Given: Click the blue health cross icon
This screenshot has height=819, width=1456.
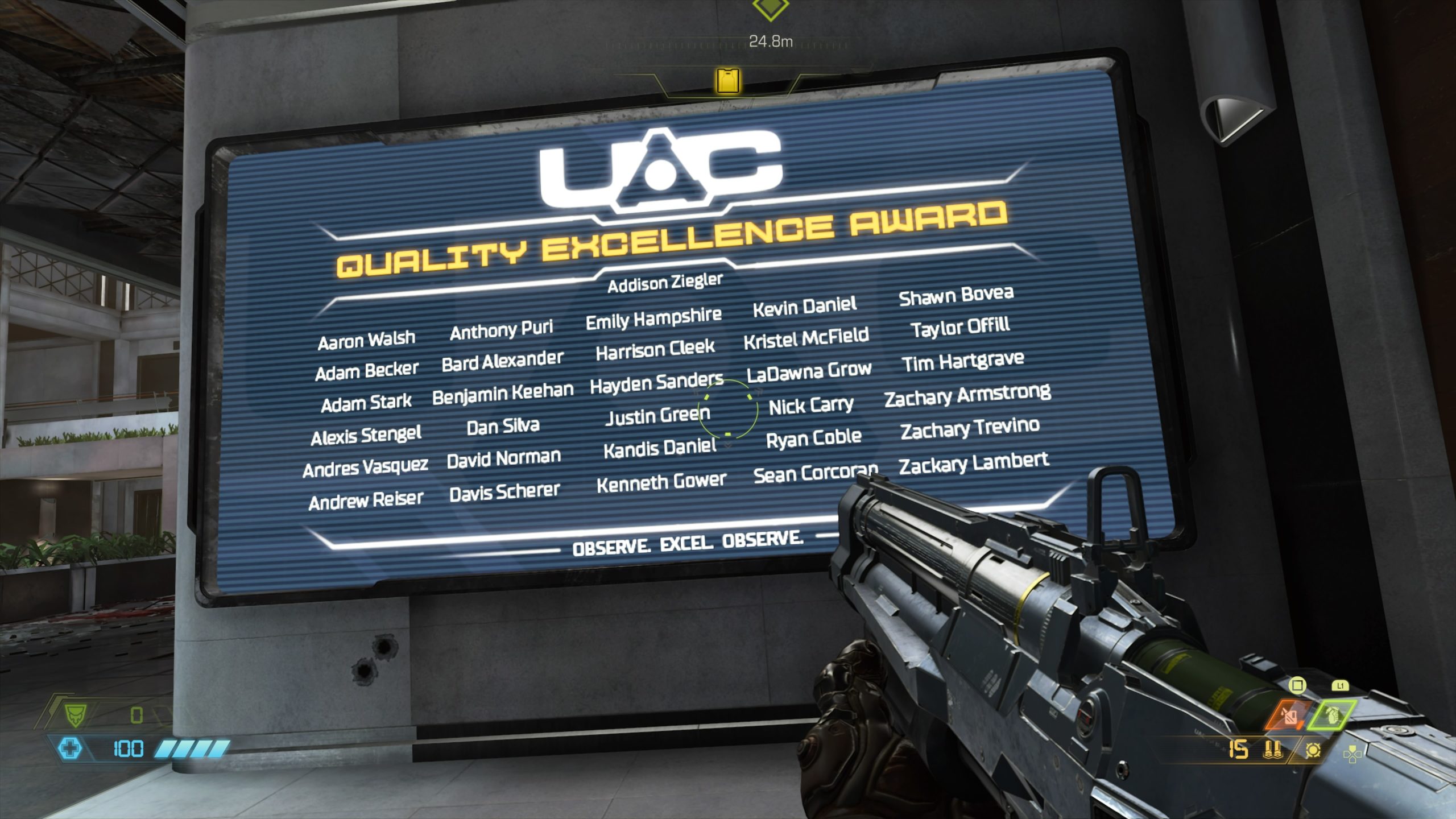Looking at the screenshot, I should [x=71, y=748].
